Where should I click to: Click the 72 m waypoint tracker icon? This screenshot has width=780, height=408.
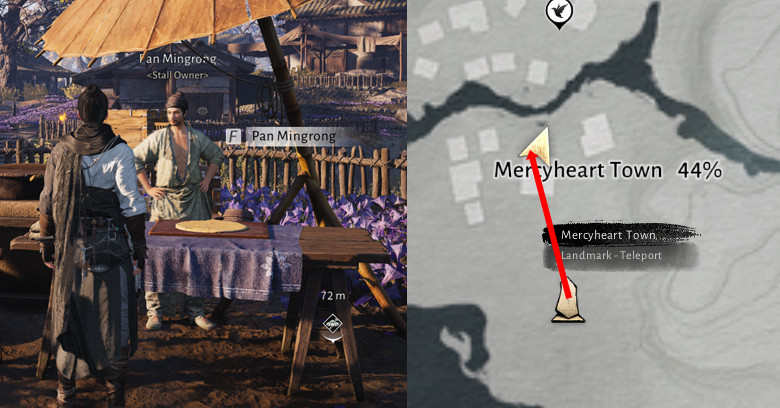pyautogui.click(x=332, y=324)
